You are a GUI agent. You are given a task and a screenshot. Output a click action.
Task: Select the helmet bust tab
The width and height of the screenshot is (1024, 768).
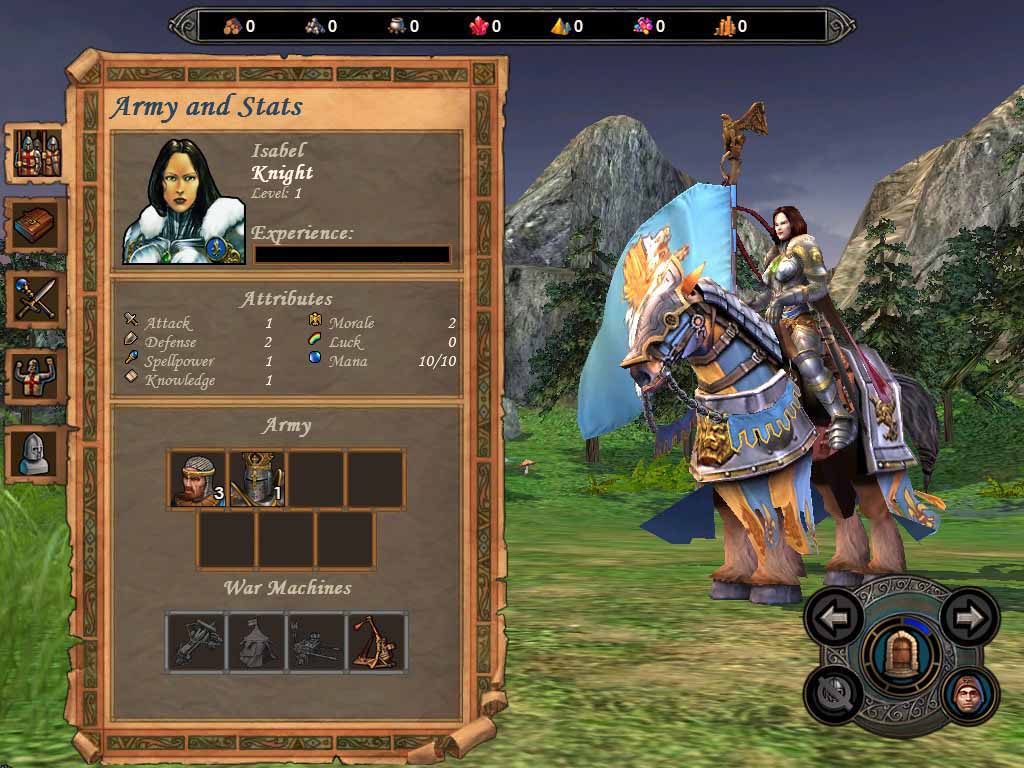coord(37,453)
